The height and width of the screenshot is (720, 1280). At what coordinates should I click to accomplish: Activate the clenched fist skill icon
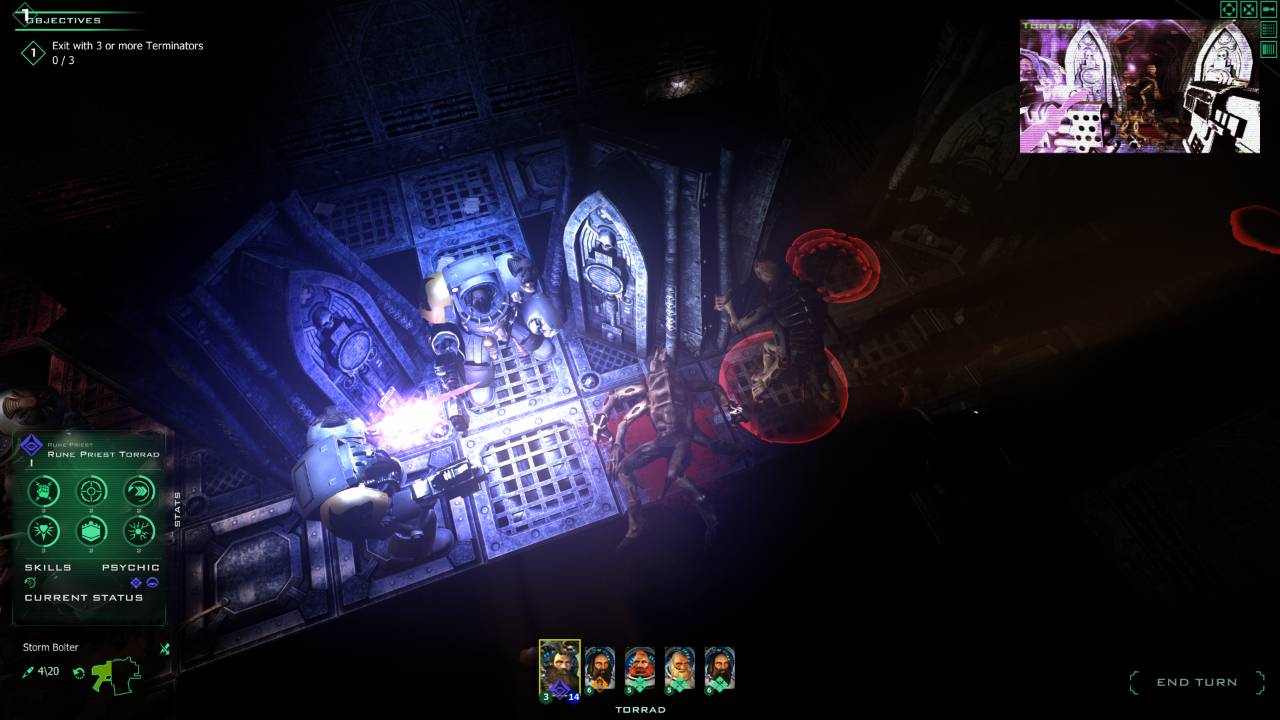click(x=44, y=491)
